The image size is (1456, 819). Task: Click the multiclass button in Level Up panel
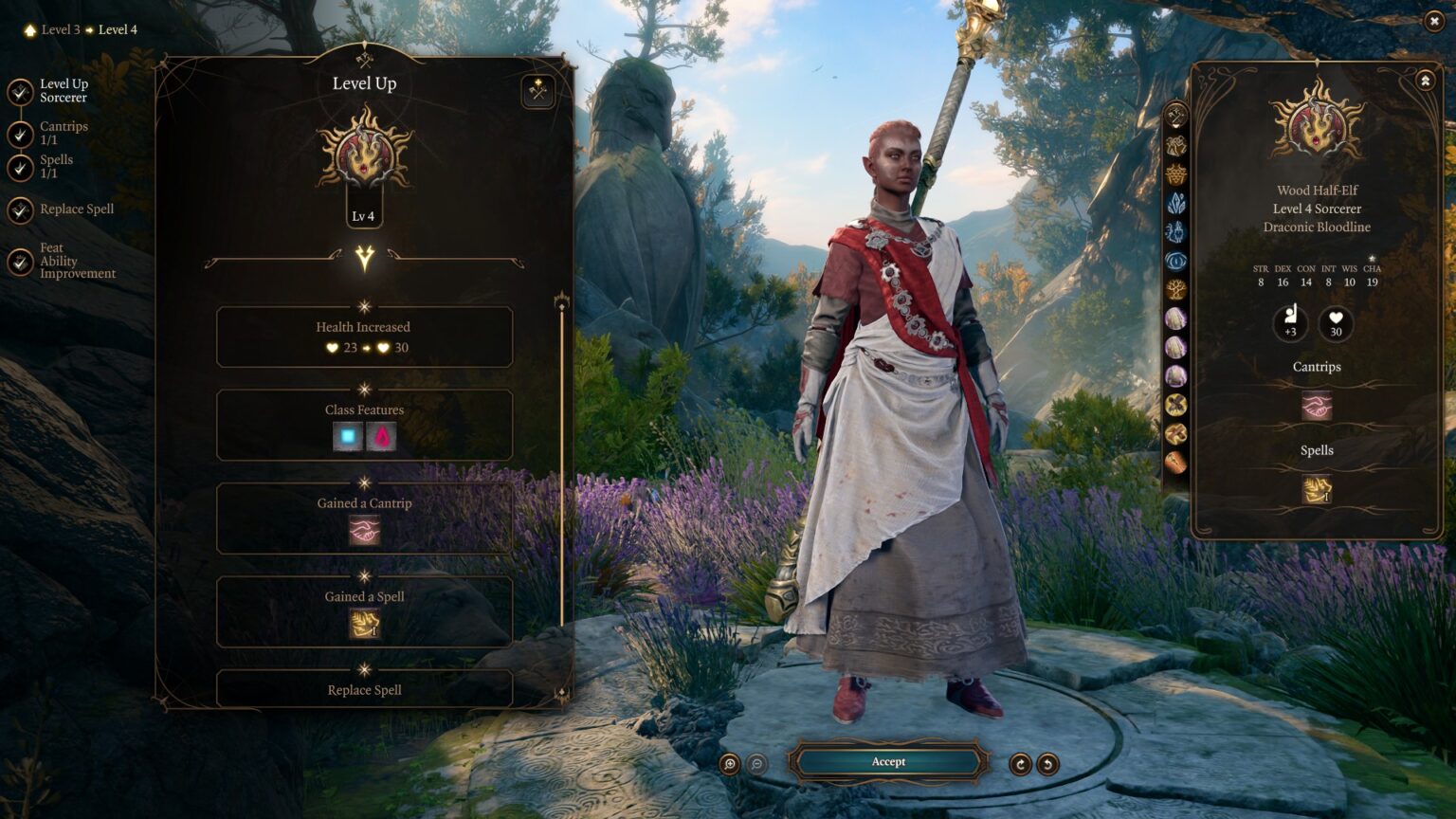(x=538, y=92)
